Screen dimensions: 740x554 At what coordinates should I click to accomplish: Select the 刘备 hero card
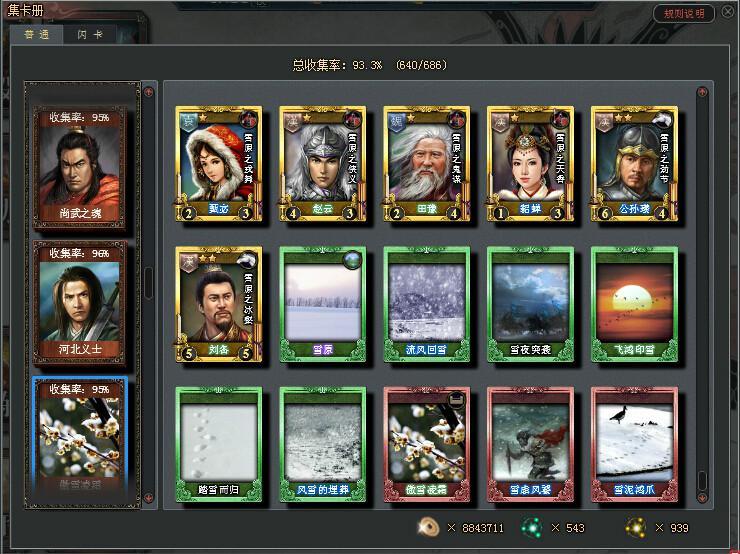[x=218, y=303]
